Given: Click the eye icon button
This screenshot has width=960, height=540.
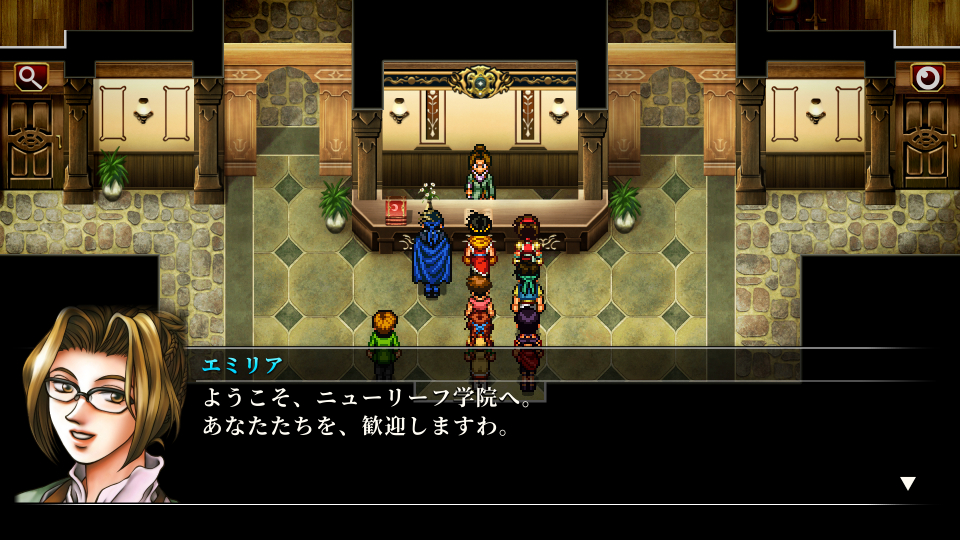Looking at the screenshot, I should pos(928,77).
